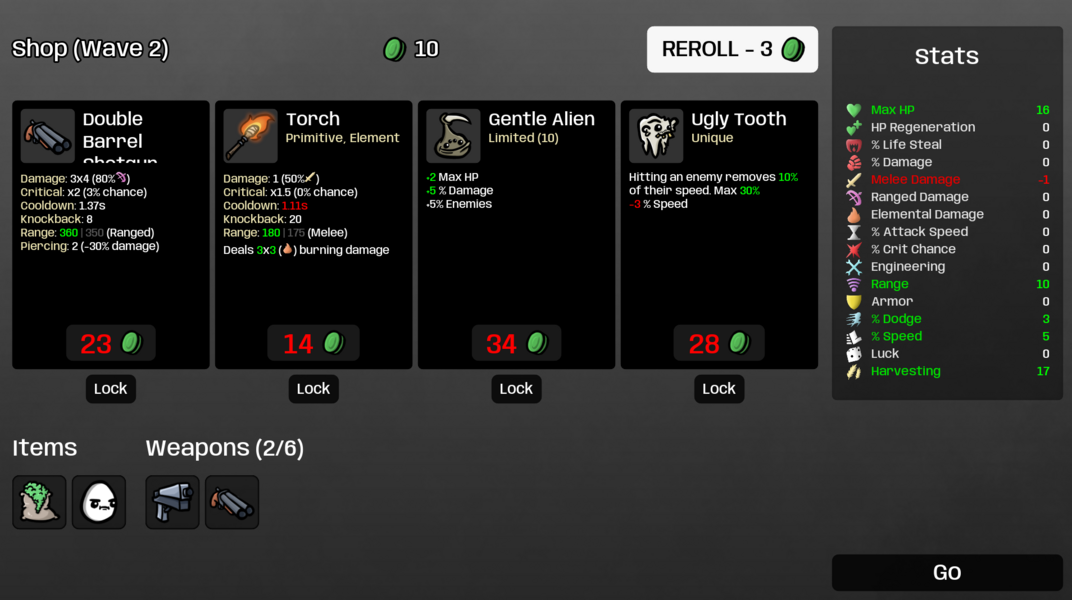Inspect the owned double barrel shotgun slot
This screenshot has height=600, width=1072.
232,502
